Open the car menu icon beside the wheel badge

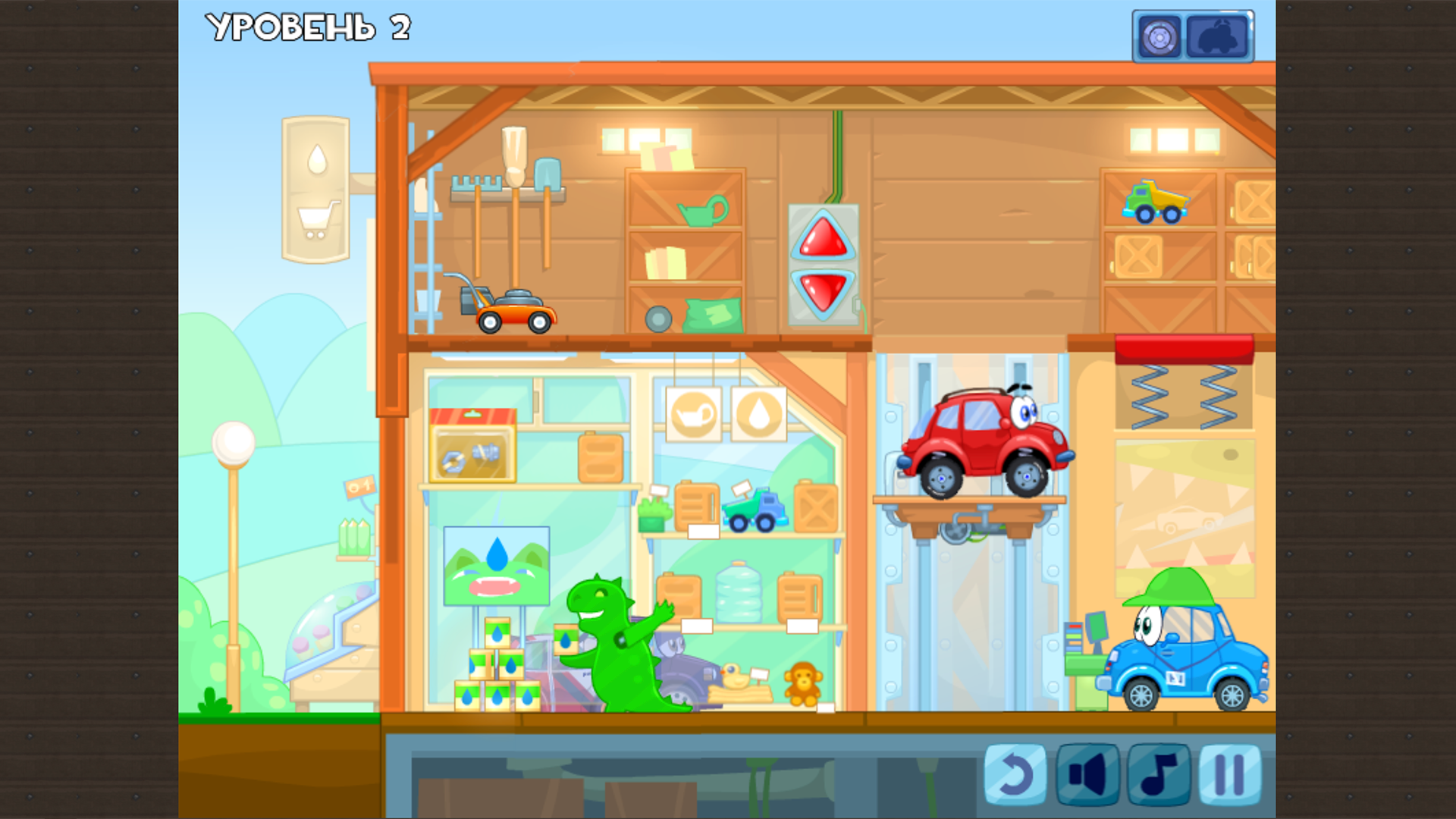(1218, 34)
